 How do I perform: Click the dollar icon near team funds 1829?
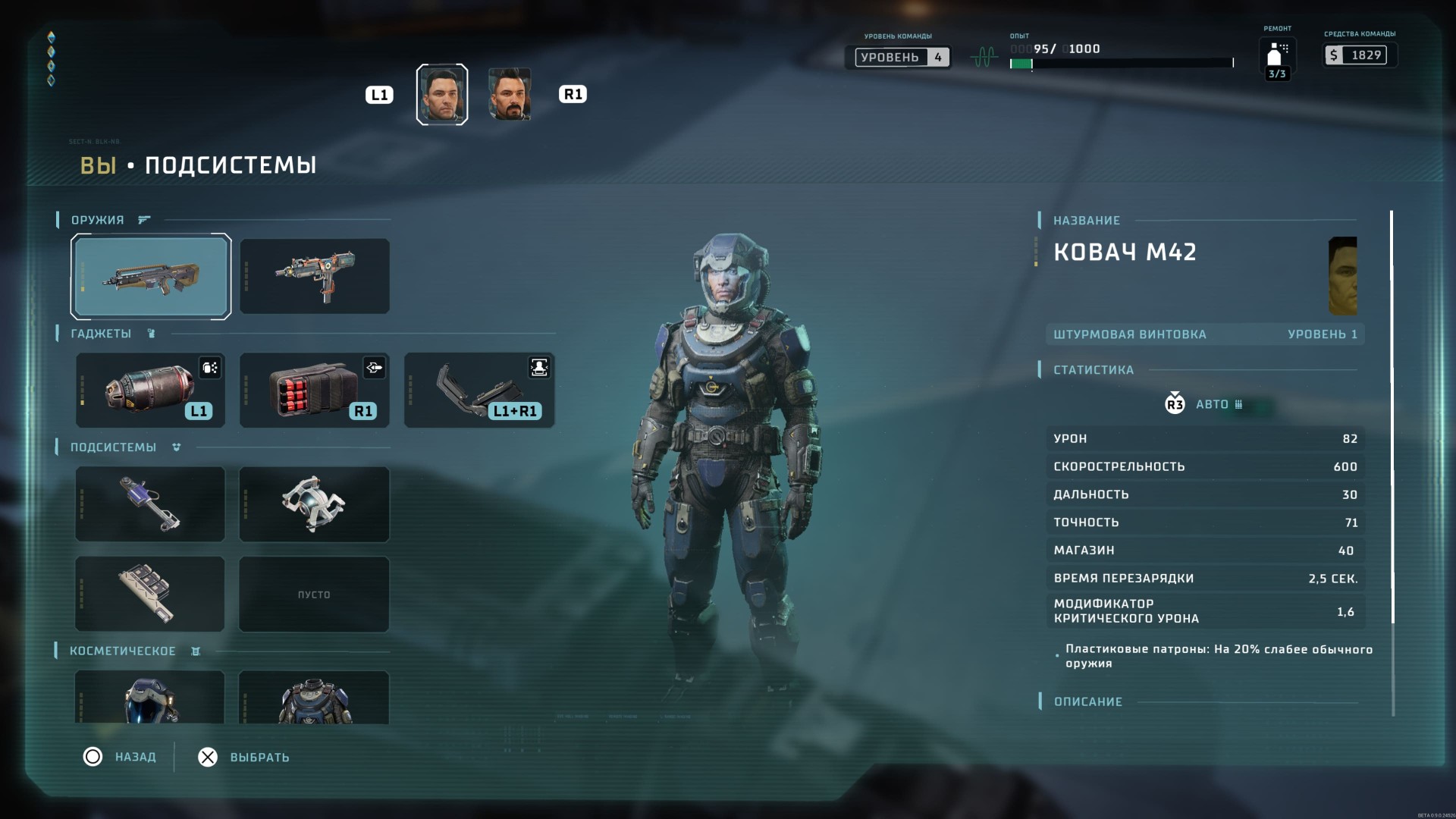point(1334,55)
